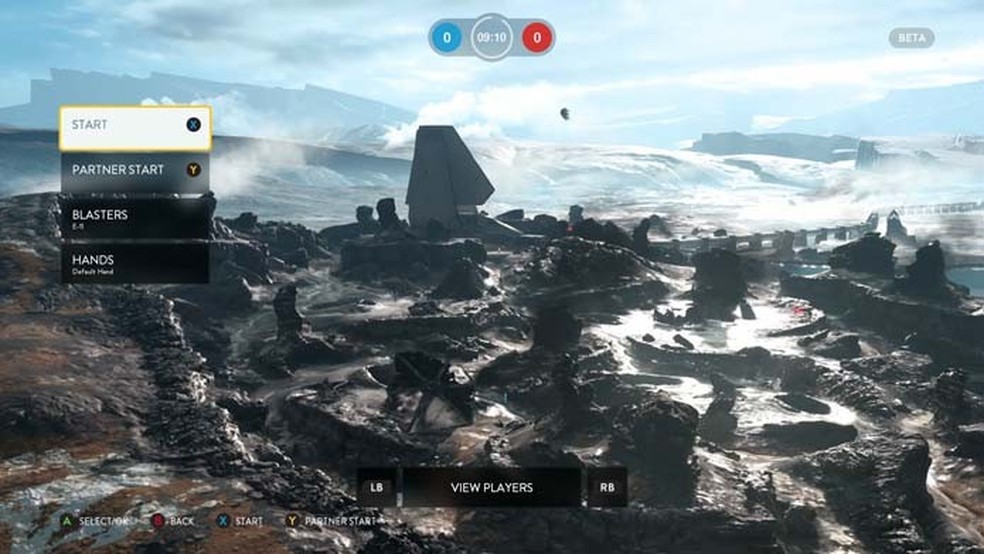Screen dimensions: 984x554
Task: Click the VIEW PLAYERS bar
Action: 491,487
